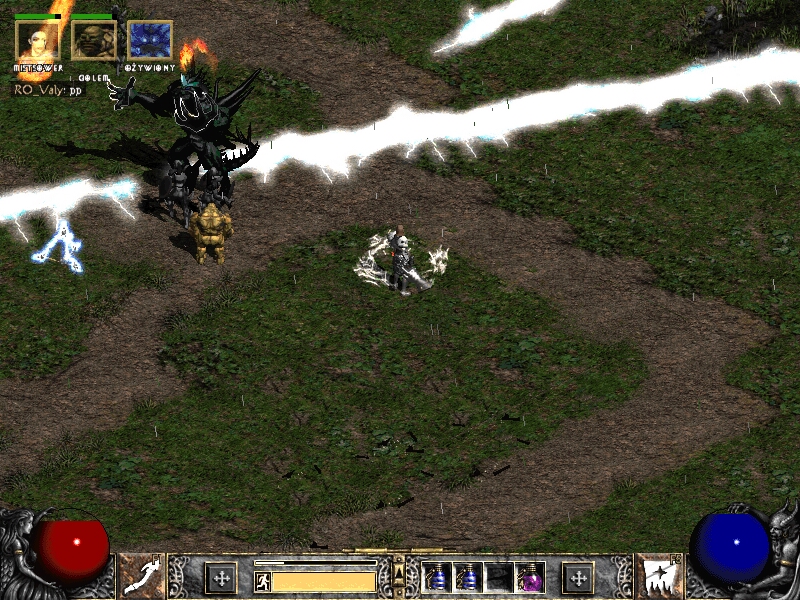Viewport: 800px width, 600px height.
Task: Select the blue Ożywiony revived portrait
Action: [150, 40]
